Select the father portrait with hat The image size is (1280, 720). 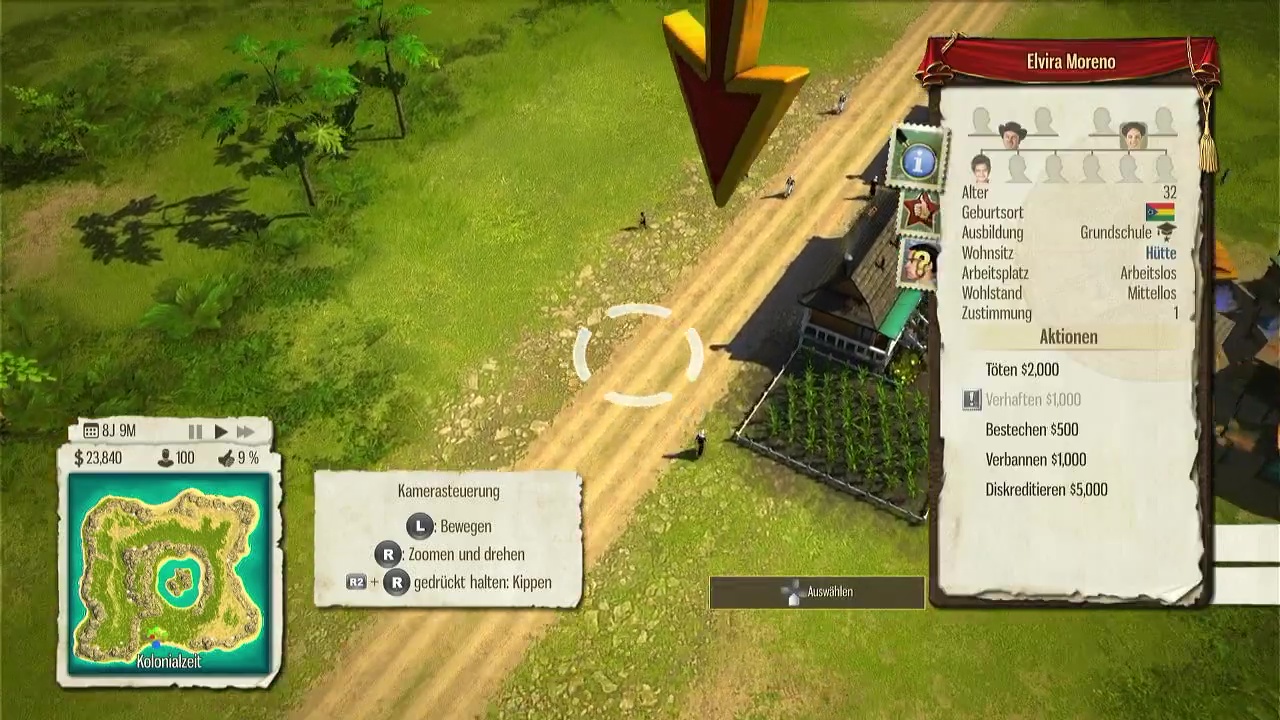(1012, 133)
